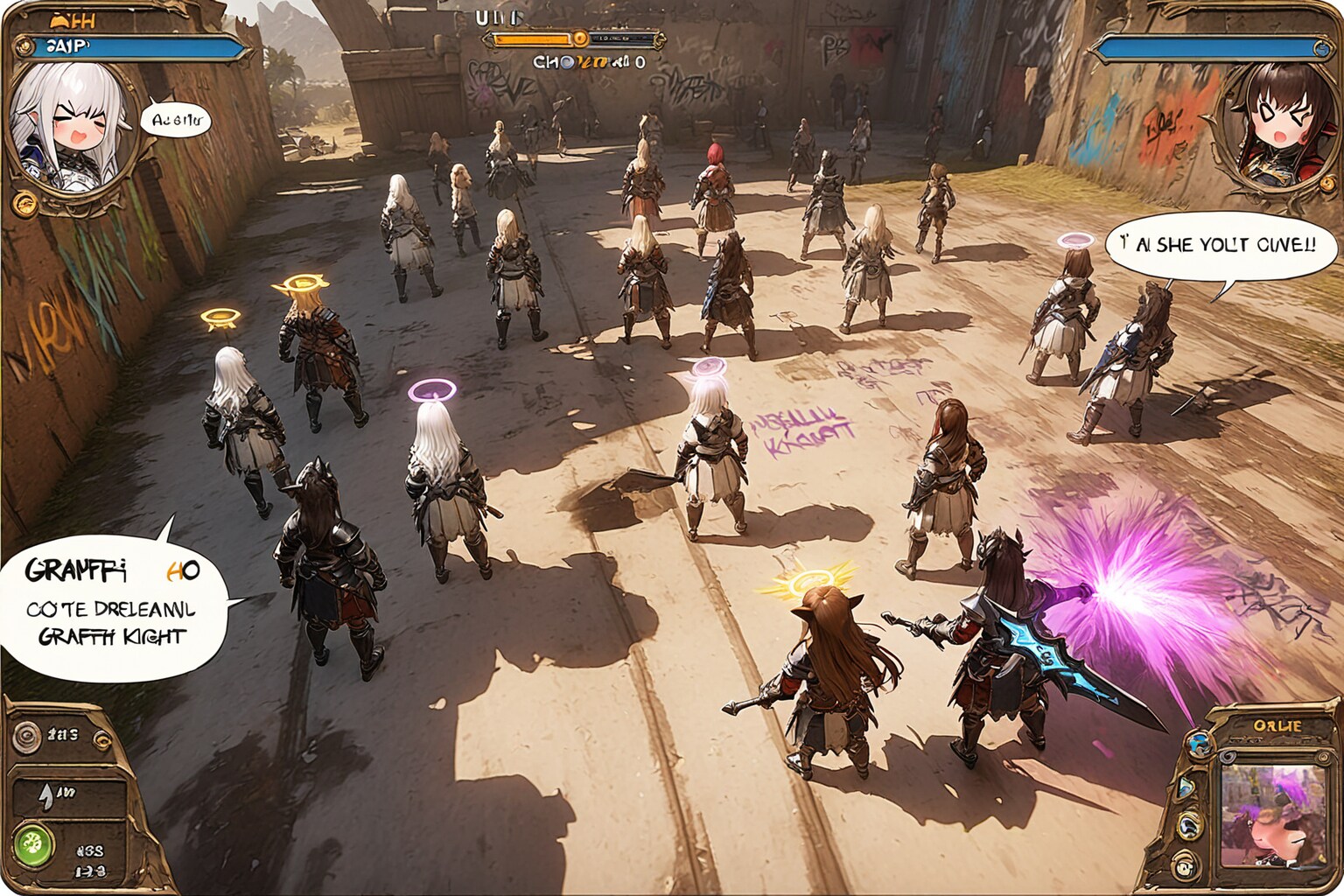
Task: Open the scene preview thumbnail with purple burst
Action: 1273,815
